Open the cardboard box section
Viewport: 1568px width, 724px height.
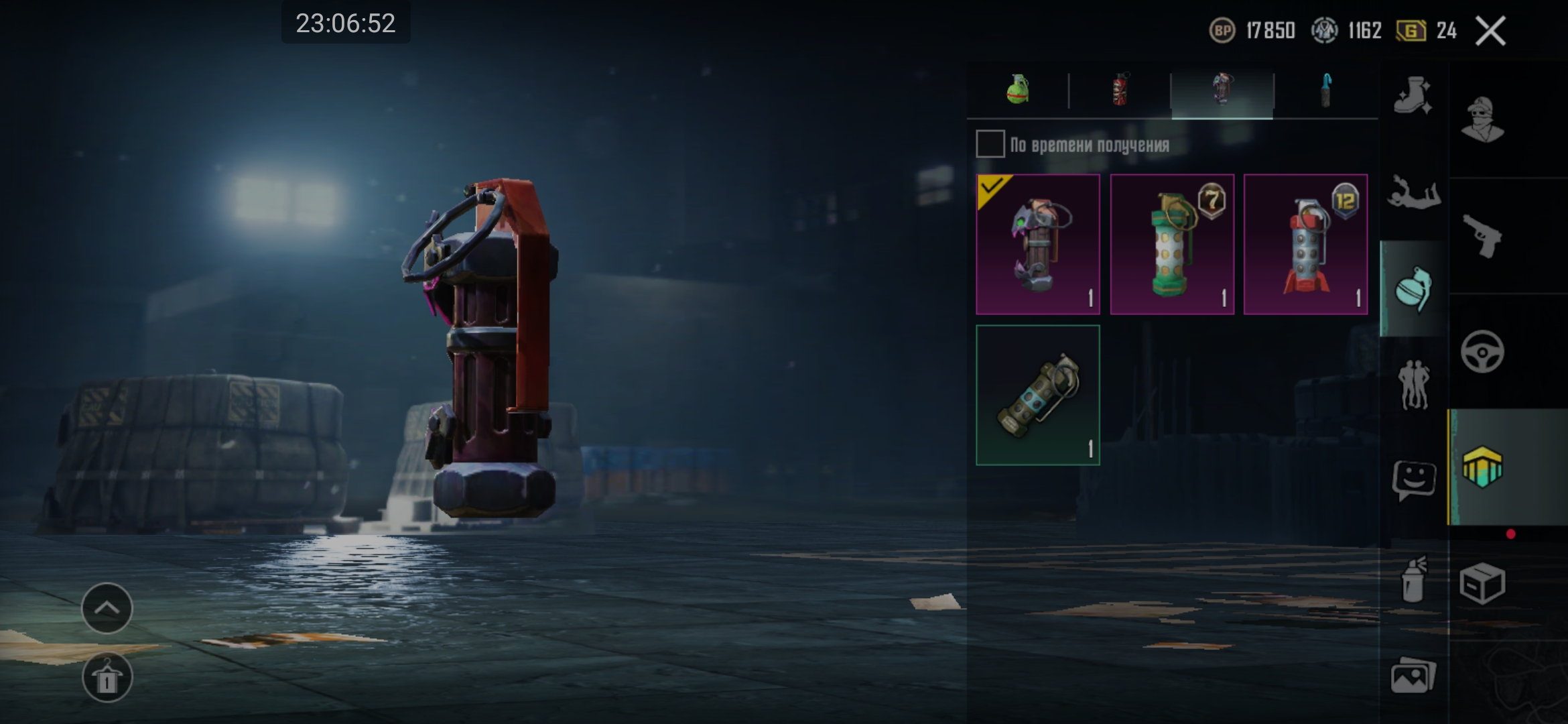pyautogui.click(x=1482, y=583)
